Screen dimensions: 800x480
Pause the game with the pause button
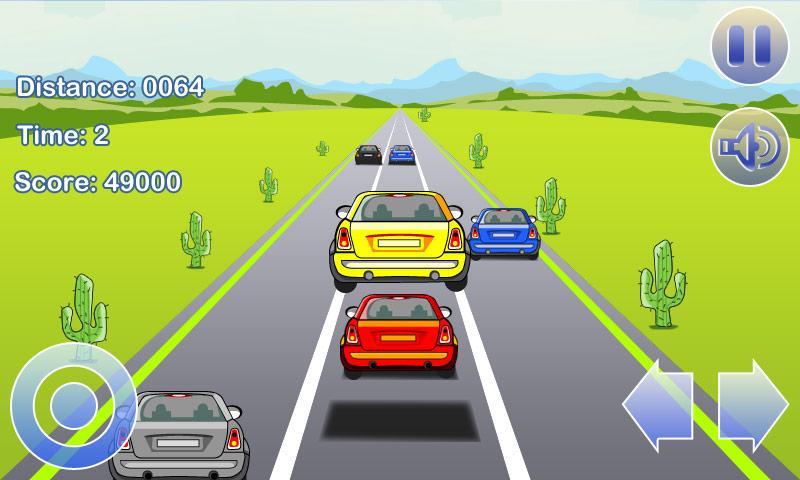749,44
